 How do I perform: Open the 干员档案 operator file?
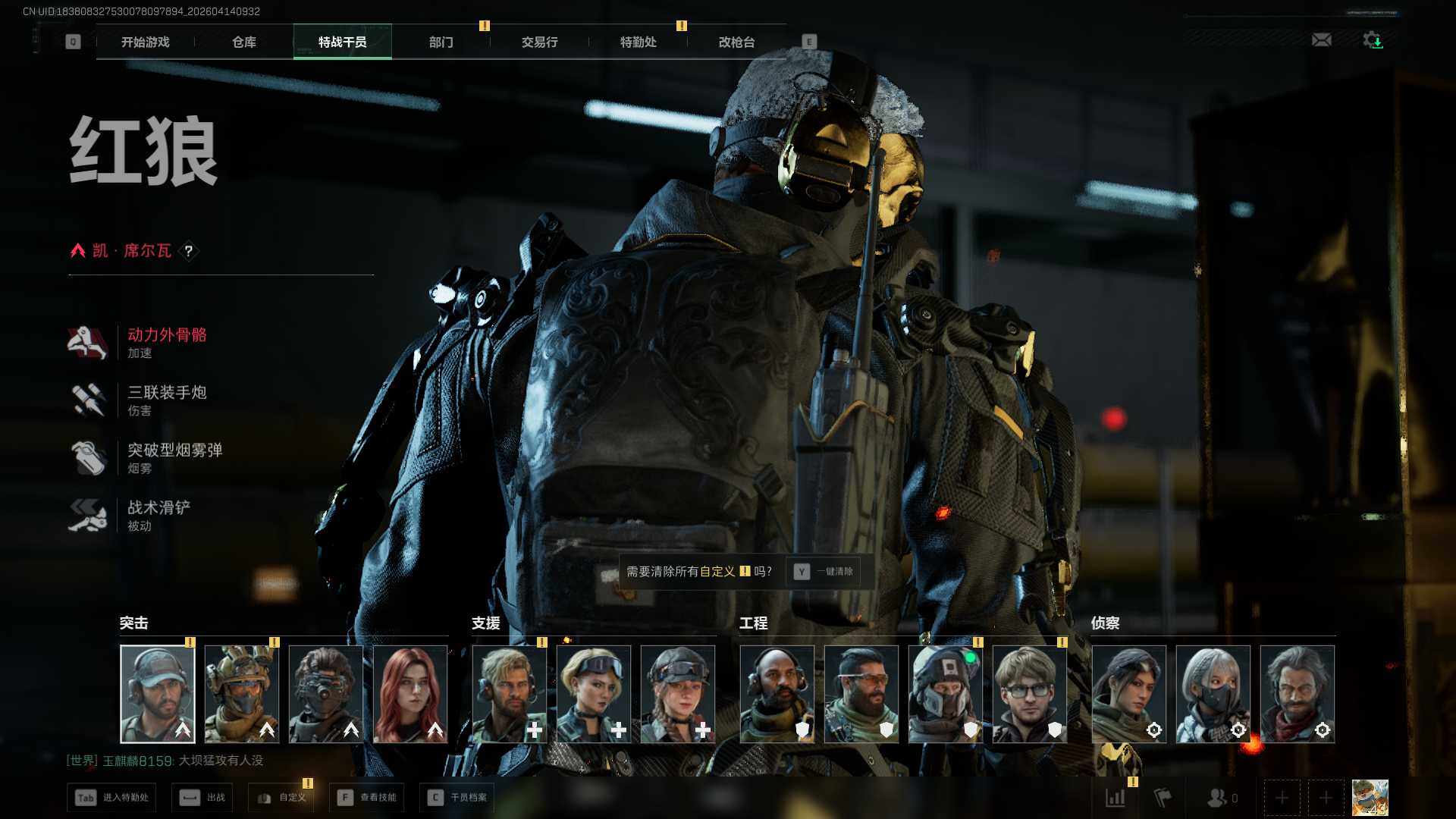[457, 798]
